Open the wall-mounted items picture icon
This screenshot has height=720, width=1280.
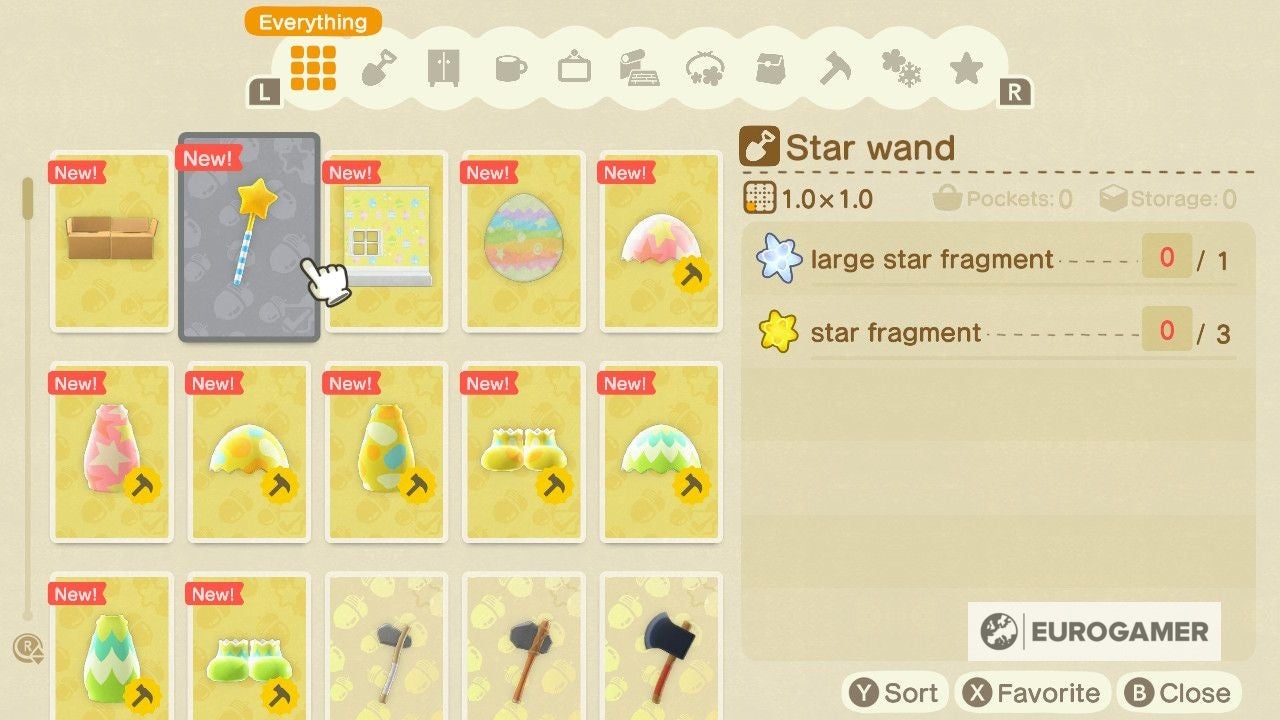point(574,69)
